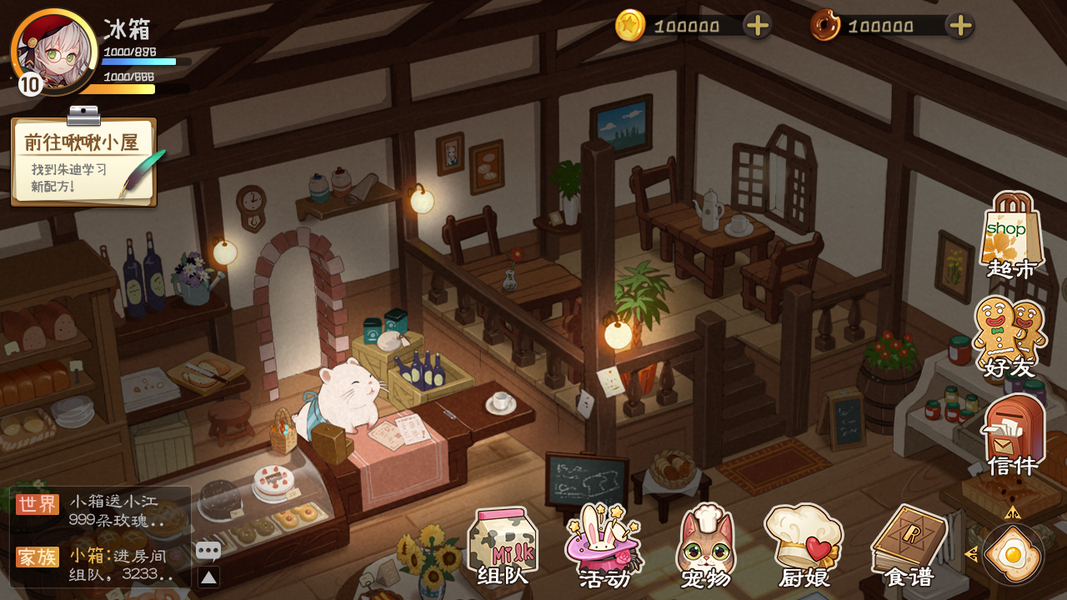Open the quest note 前往啾啾小屋
The image size is (1067, 600).
(84, 161)
